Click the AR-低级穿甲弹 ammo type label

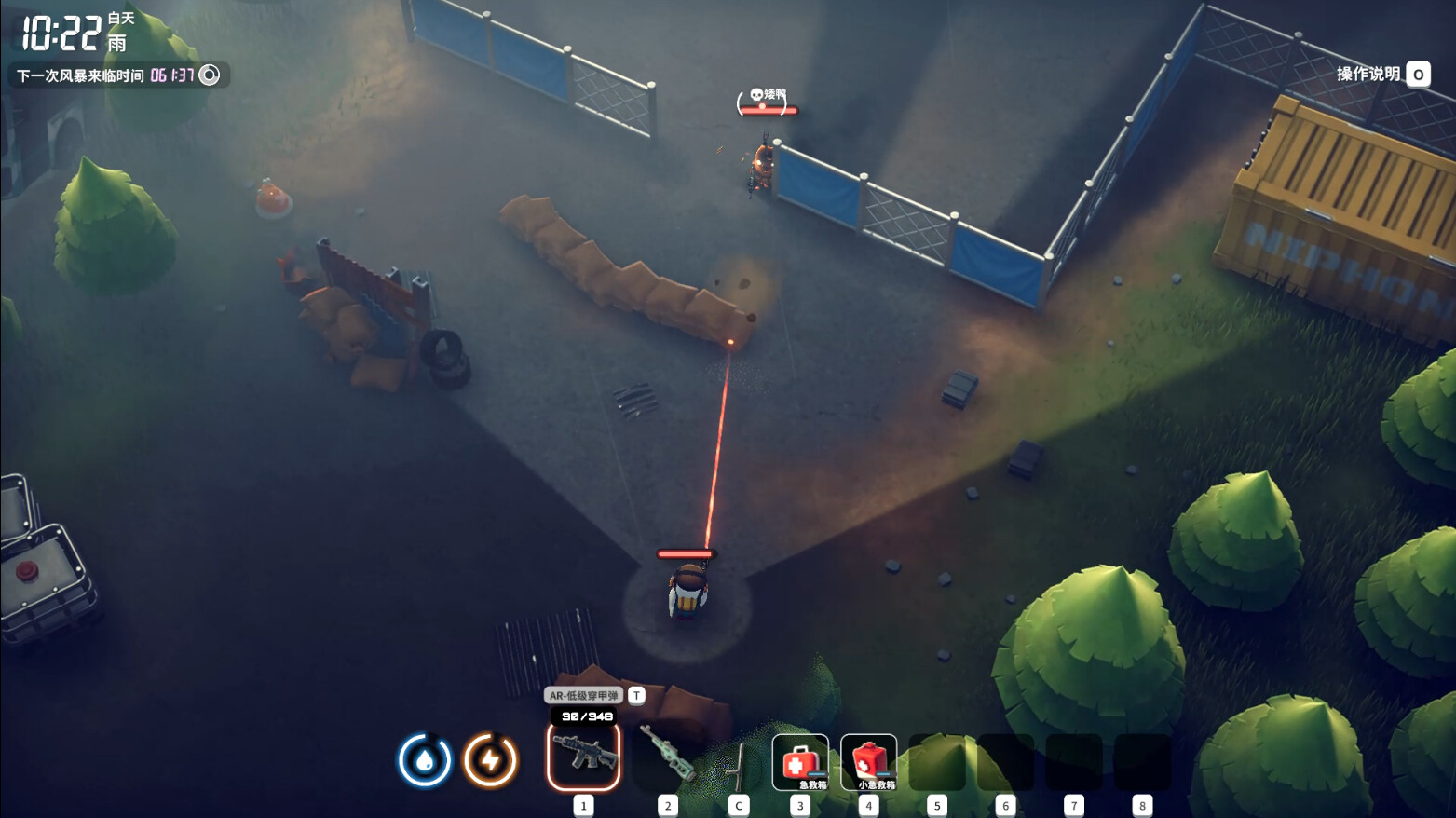584,696
